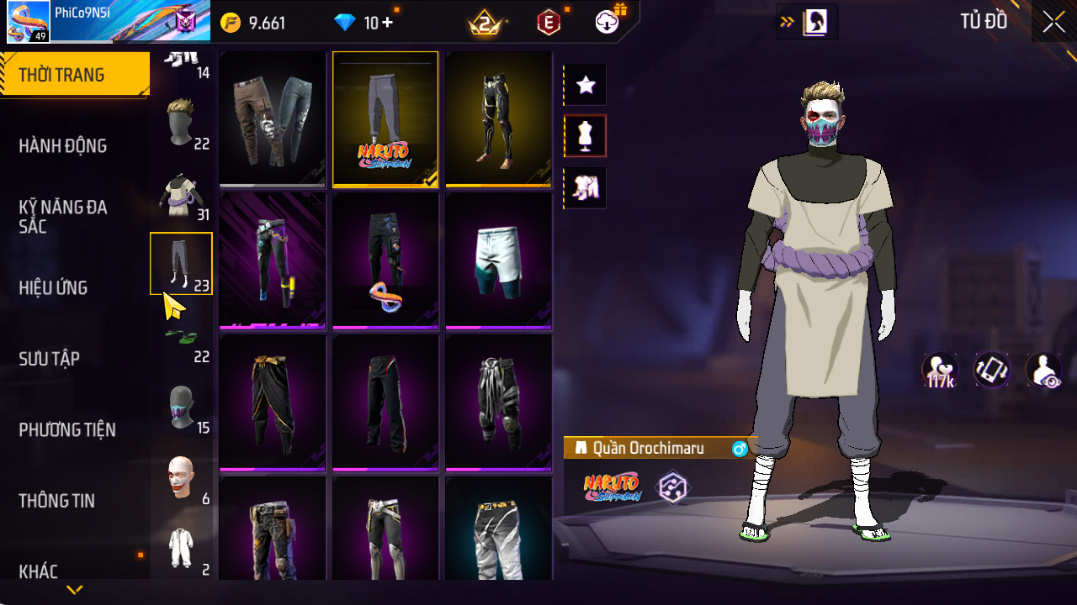Click the star favorites filter icon
Screen dimensions: 1077x605
click(586, 85)
